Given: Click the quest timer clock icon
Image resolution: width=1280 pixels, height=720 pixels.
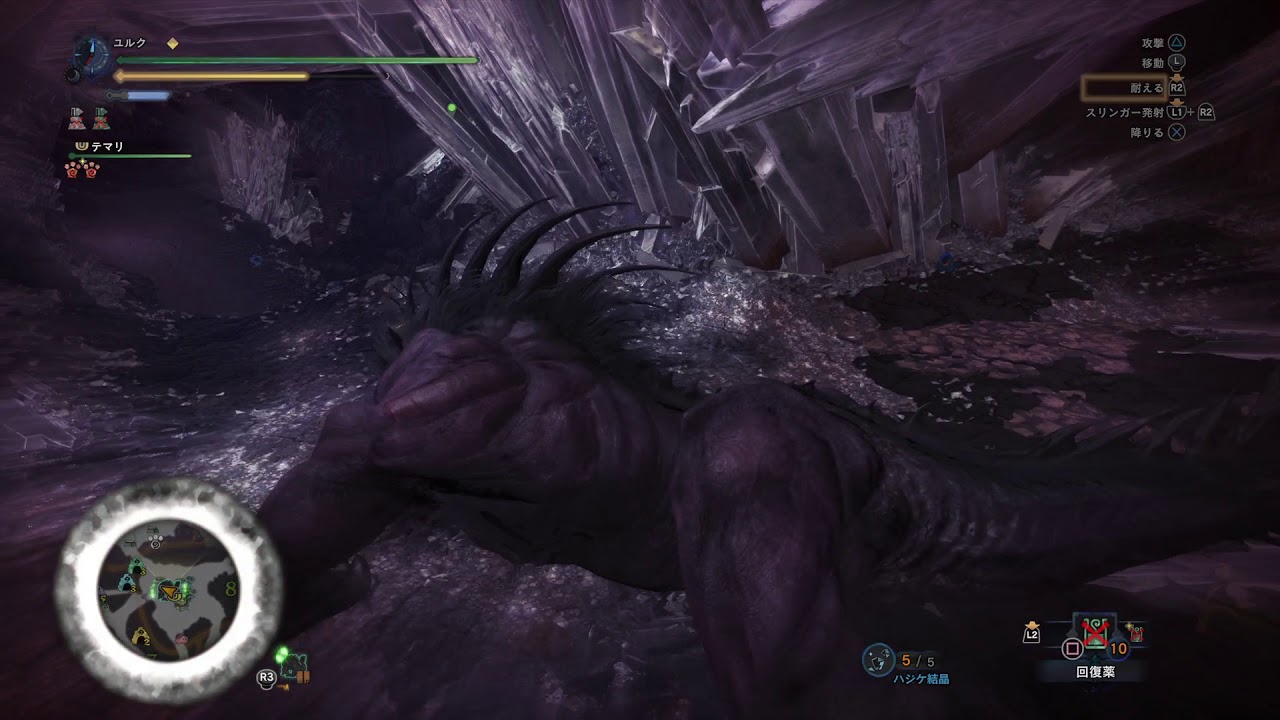Looking at the screenshot, I should pos(92,57).
